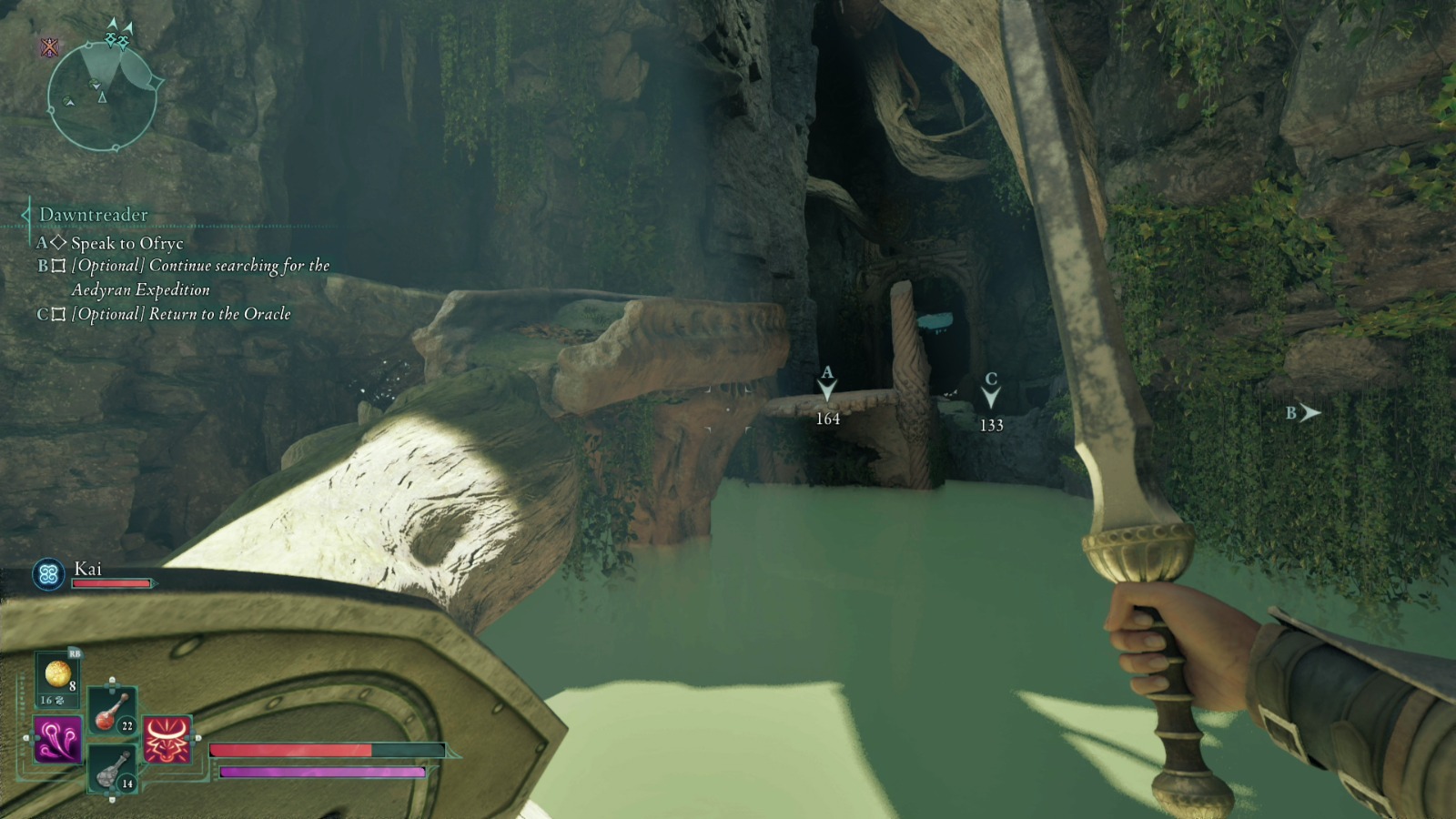Select the Dawntreader quest title

tap(91, 213)
